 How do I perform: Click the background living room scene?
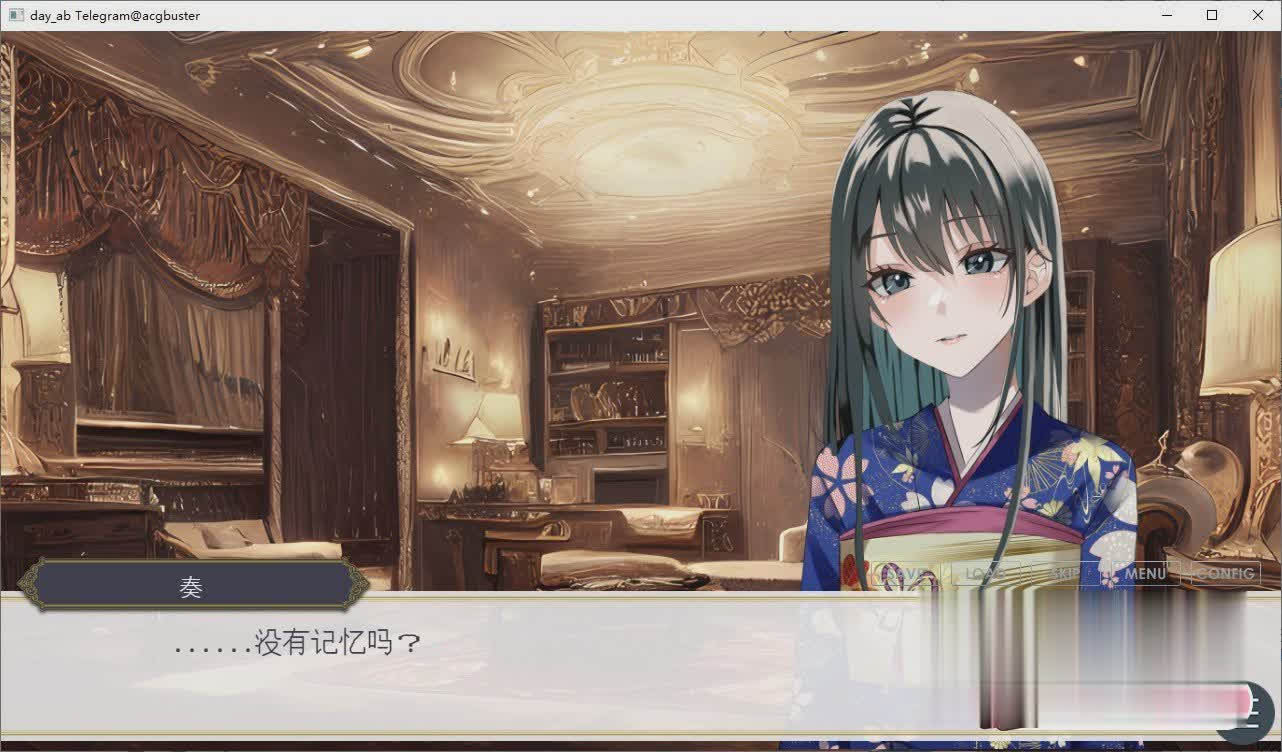pyautogui.click(x=400, y=300)
